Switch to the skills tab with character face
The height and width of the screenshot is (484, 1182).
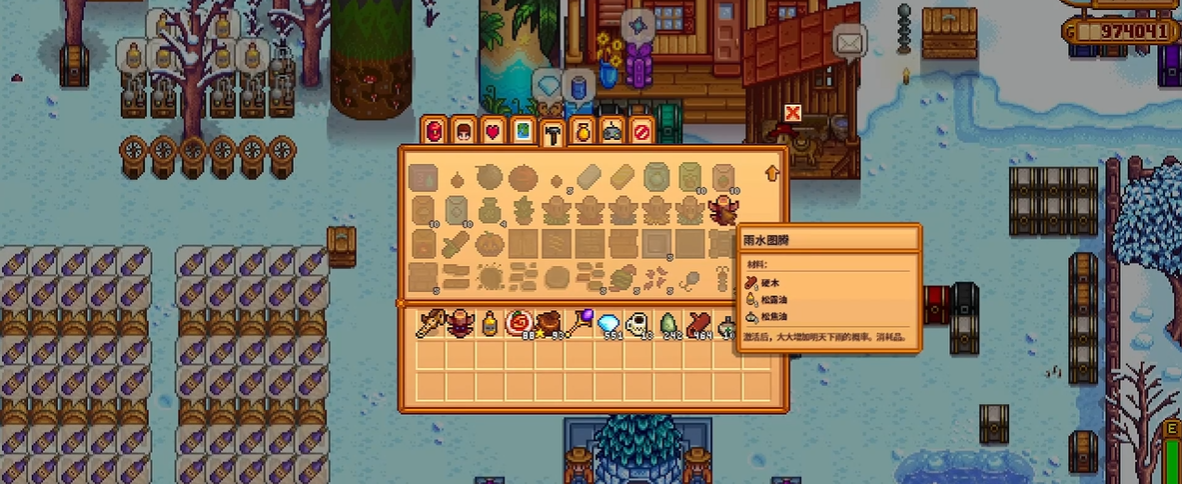[x=463, y=131]
